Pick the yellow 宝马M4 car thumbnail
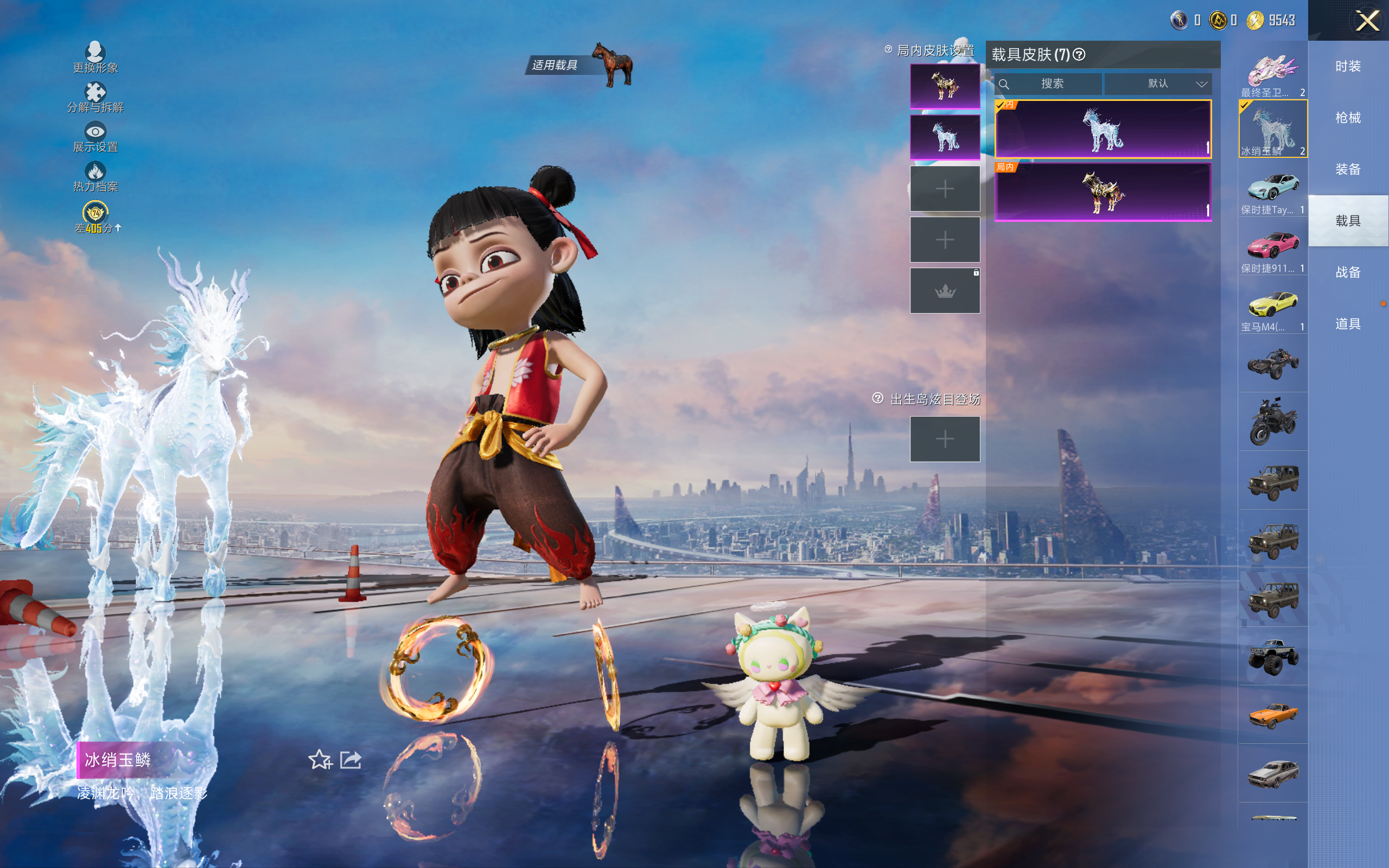 pyautogui.click(x=1272, y=307)
